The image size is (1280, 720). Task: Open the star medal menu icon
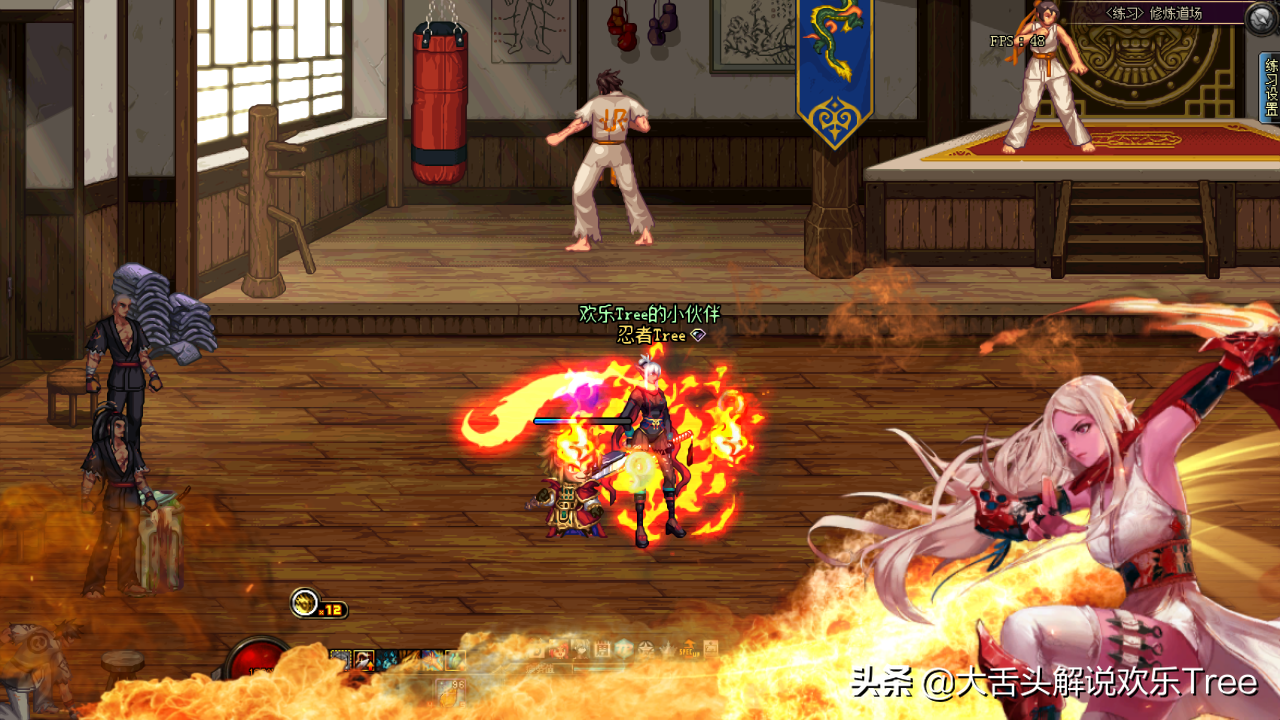646,650
